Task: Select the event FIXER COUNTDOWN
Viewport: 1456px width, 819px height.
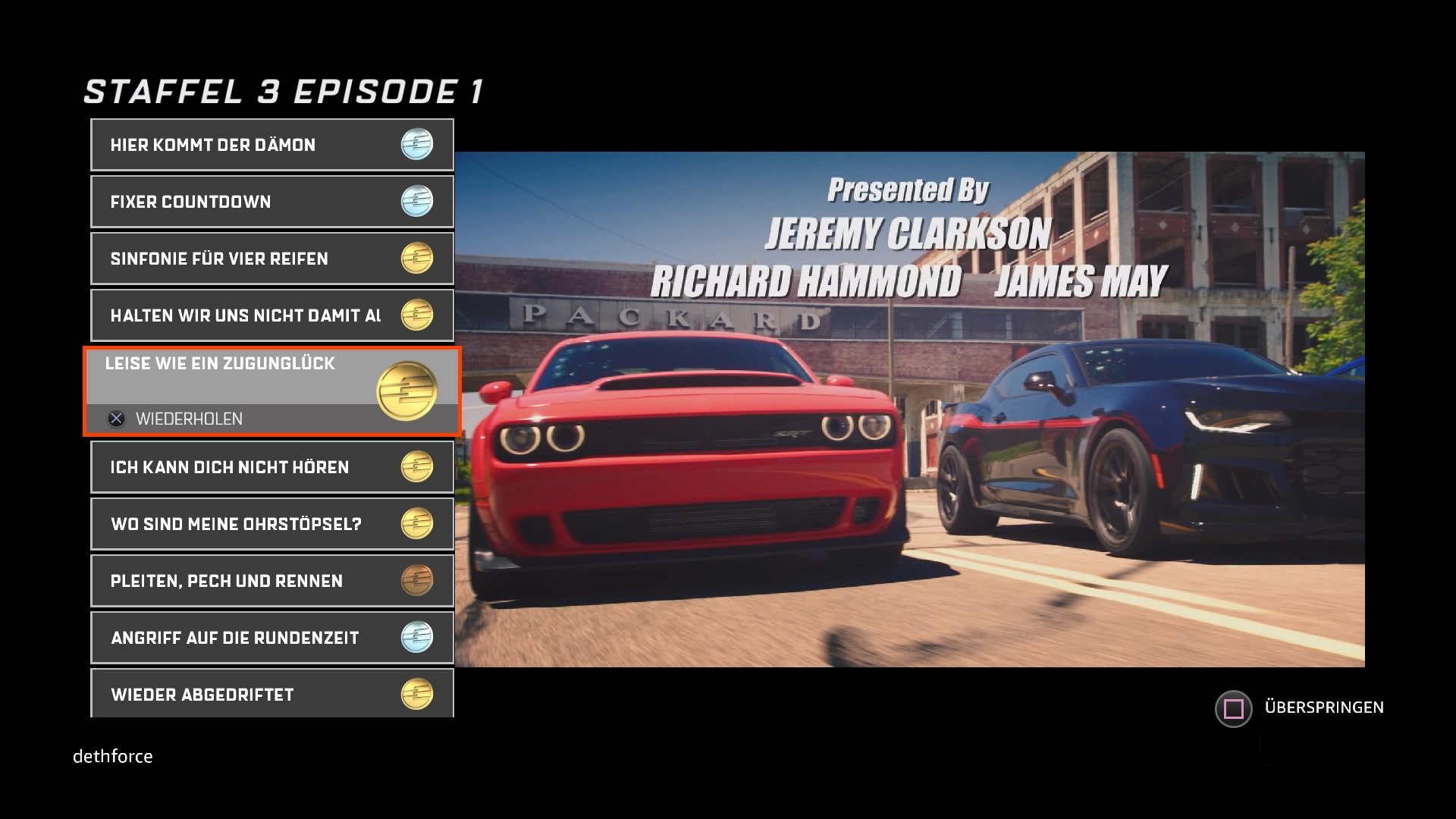Action: point(227,201)
